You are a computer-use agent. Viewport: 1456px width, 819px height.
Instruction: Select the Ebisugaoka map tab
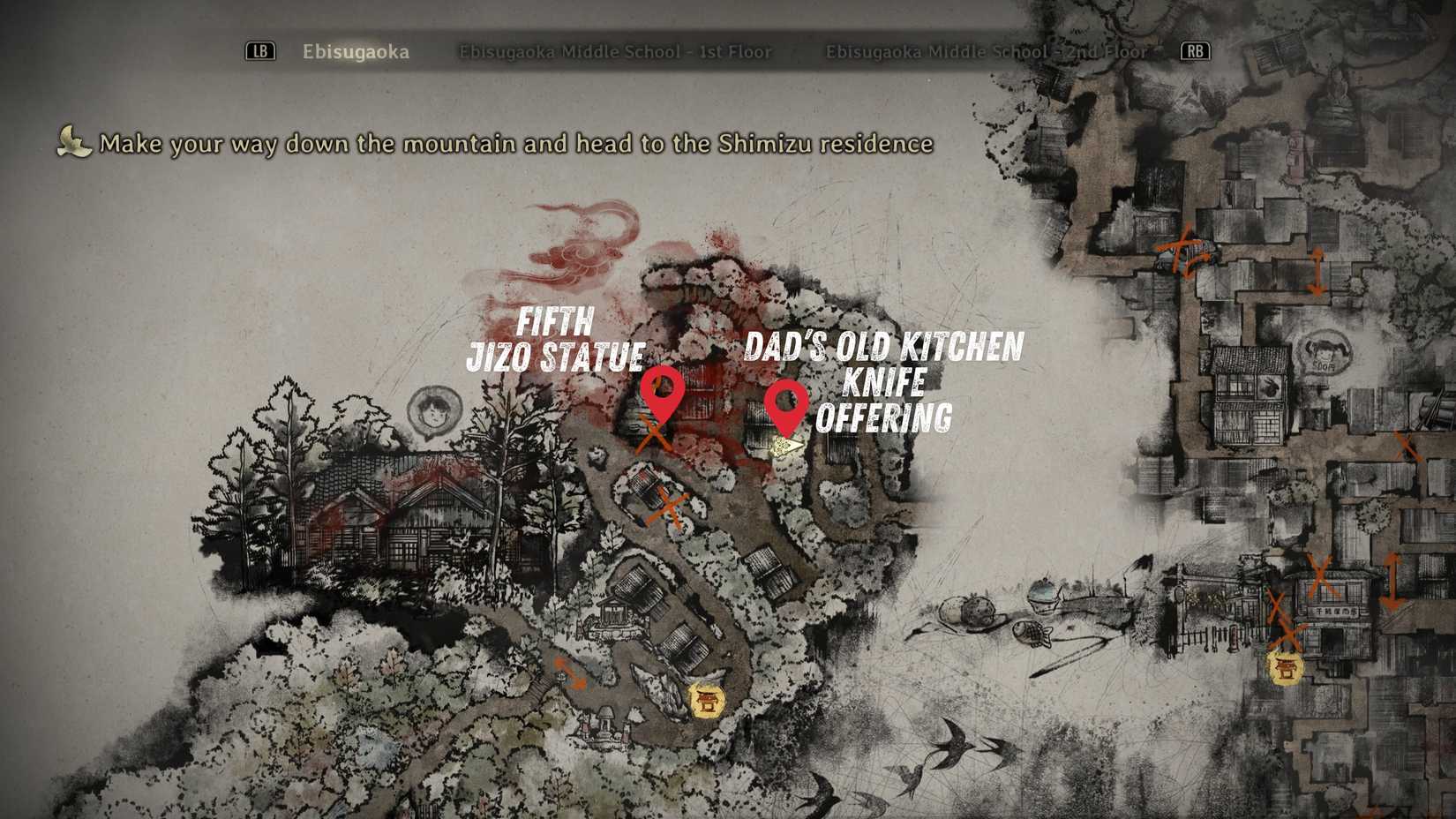356,52
